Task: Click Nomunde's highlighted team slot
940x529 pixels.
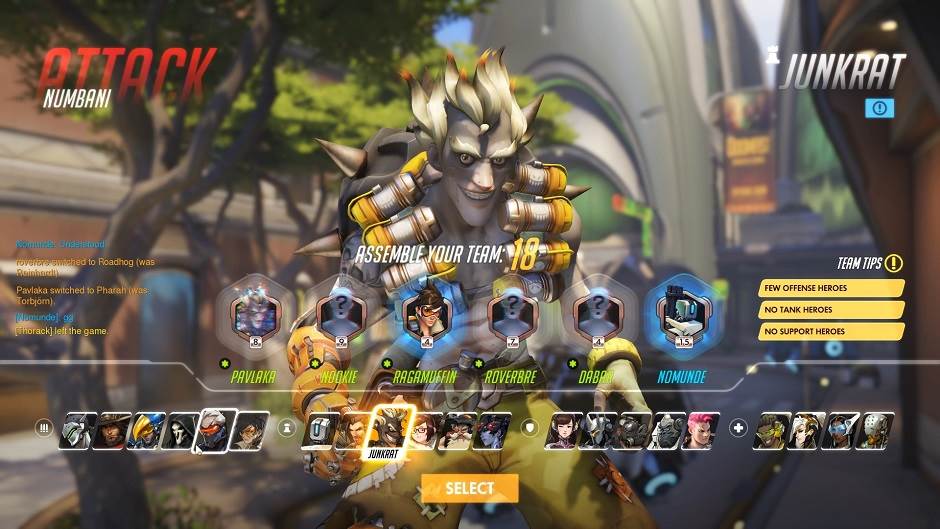Action: click(680, 315)
